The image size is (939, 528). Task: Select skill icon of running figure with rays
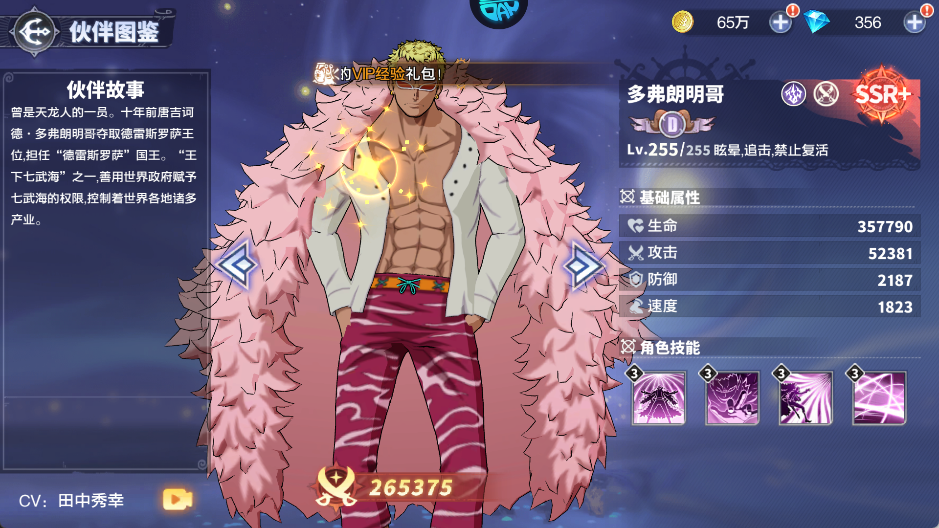pyautogui.click(x=806, y=398)
